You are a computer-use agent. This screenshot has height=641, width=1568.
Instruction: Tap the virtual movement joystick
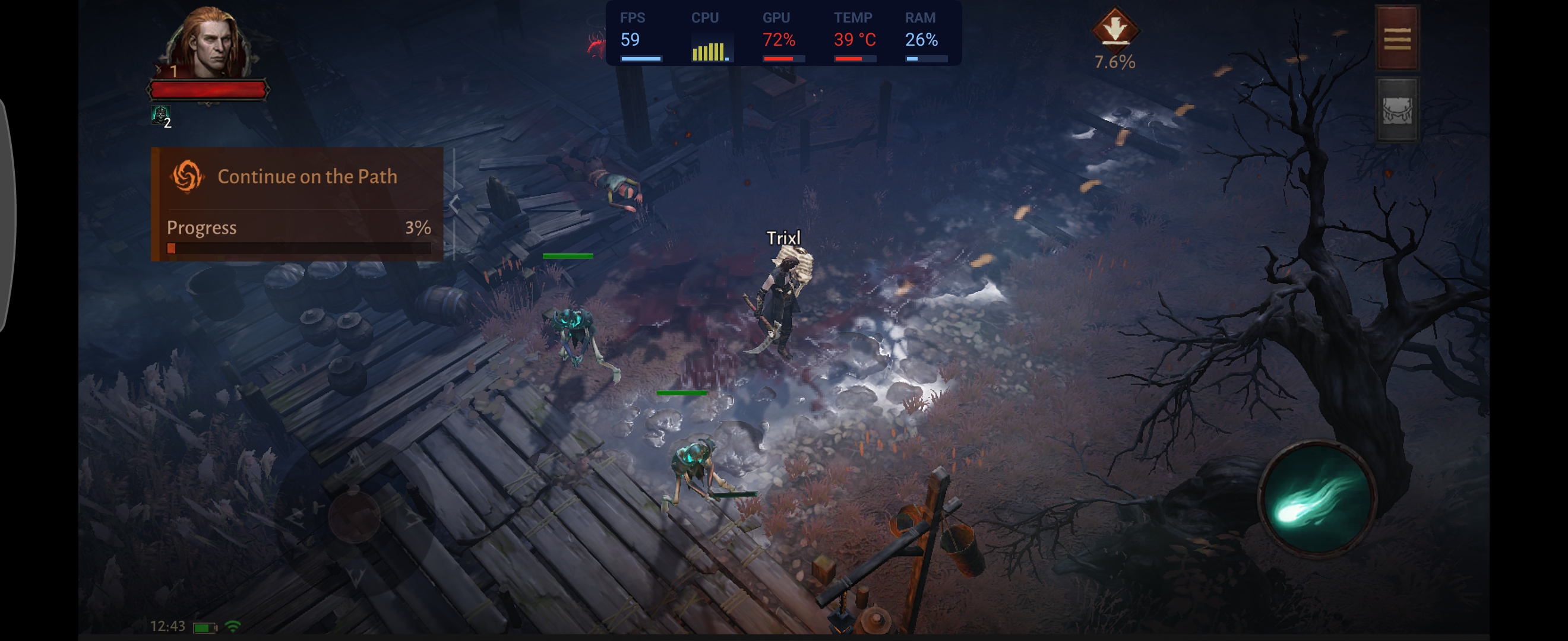coord(354,516)
